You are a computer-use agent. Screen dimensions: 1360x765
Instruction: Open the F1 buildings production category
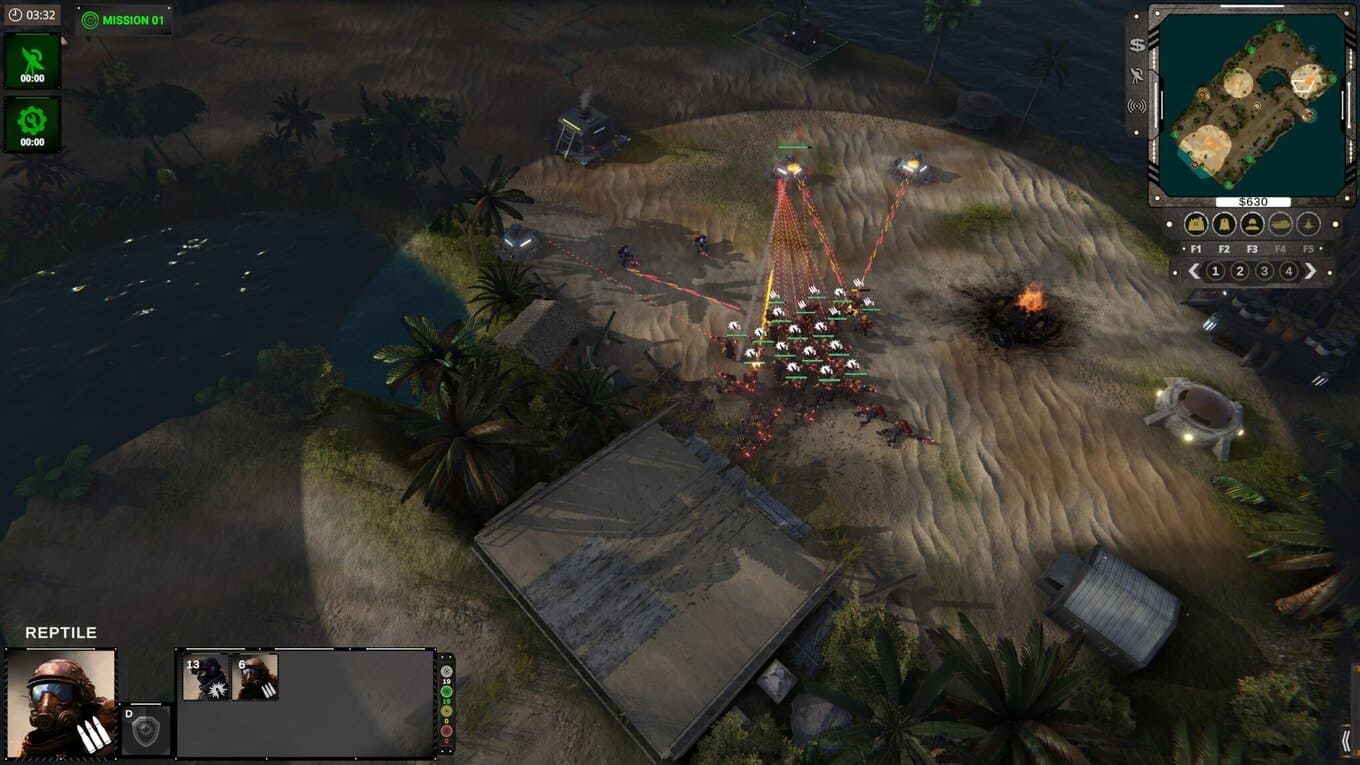tap(1195, 225)
